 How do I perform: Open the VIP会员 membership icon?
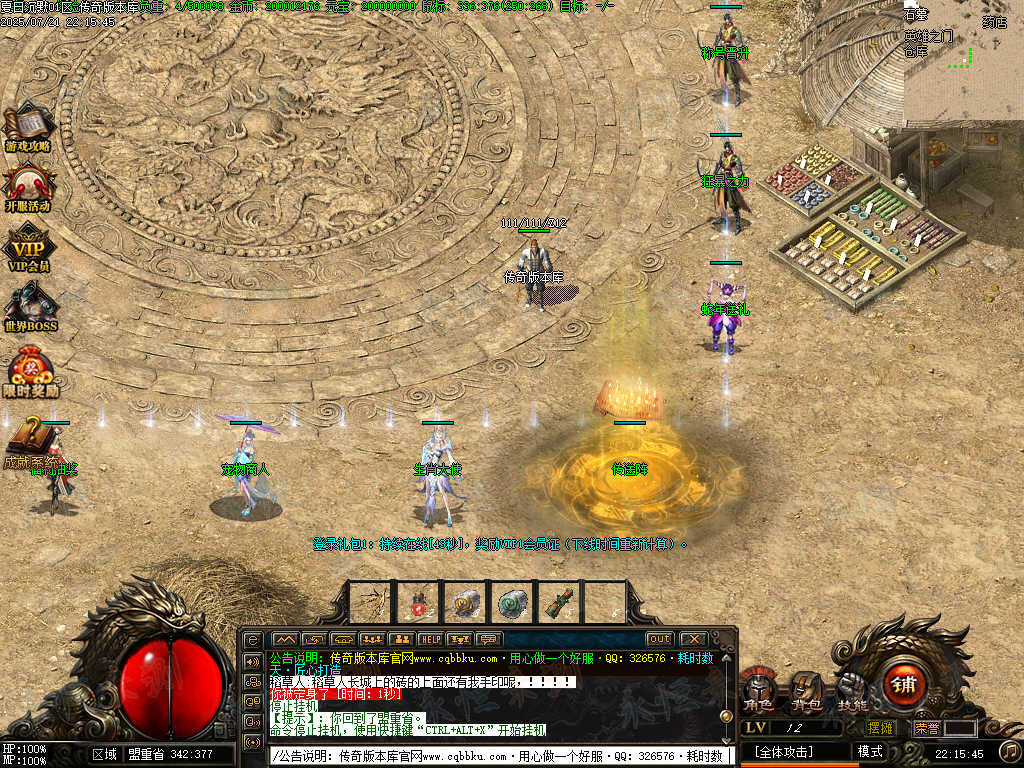[x=28, y=247]
